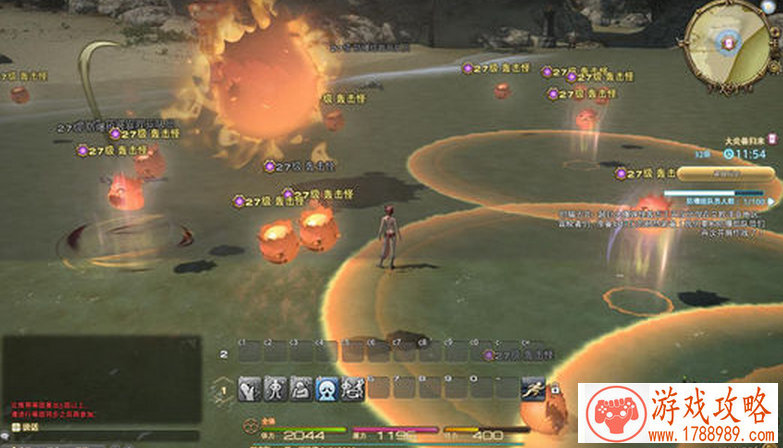Screen dimensions: 783x448
Task: Use the sprint running figure action
Action: pyautogui.click(x=535, y=389)
